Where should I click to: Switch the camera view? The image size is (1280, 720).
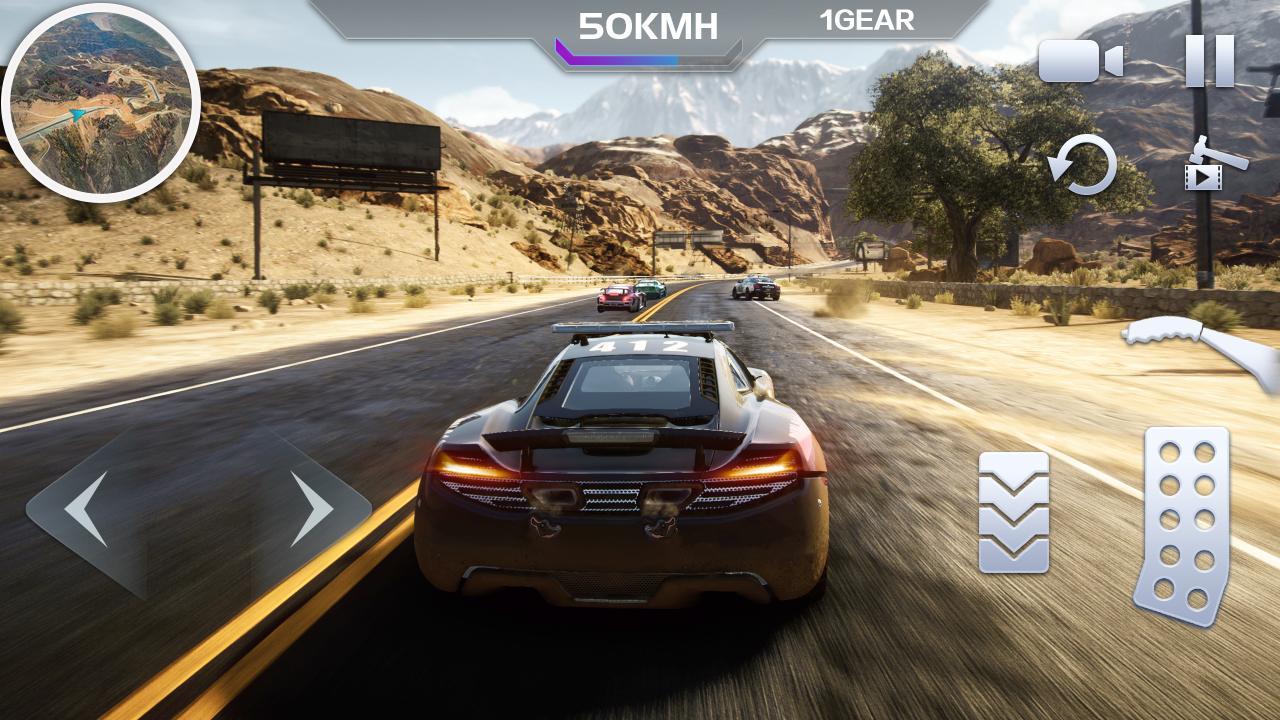pyautogui.click(x=1080, y=62)
